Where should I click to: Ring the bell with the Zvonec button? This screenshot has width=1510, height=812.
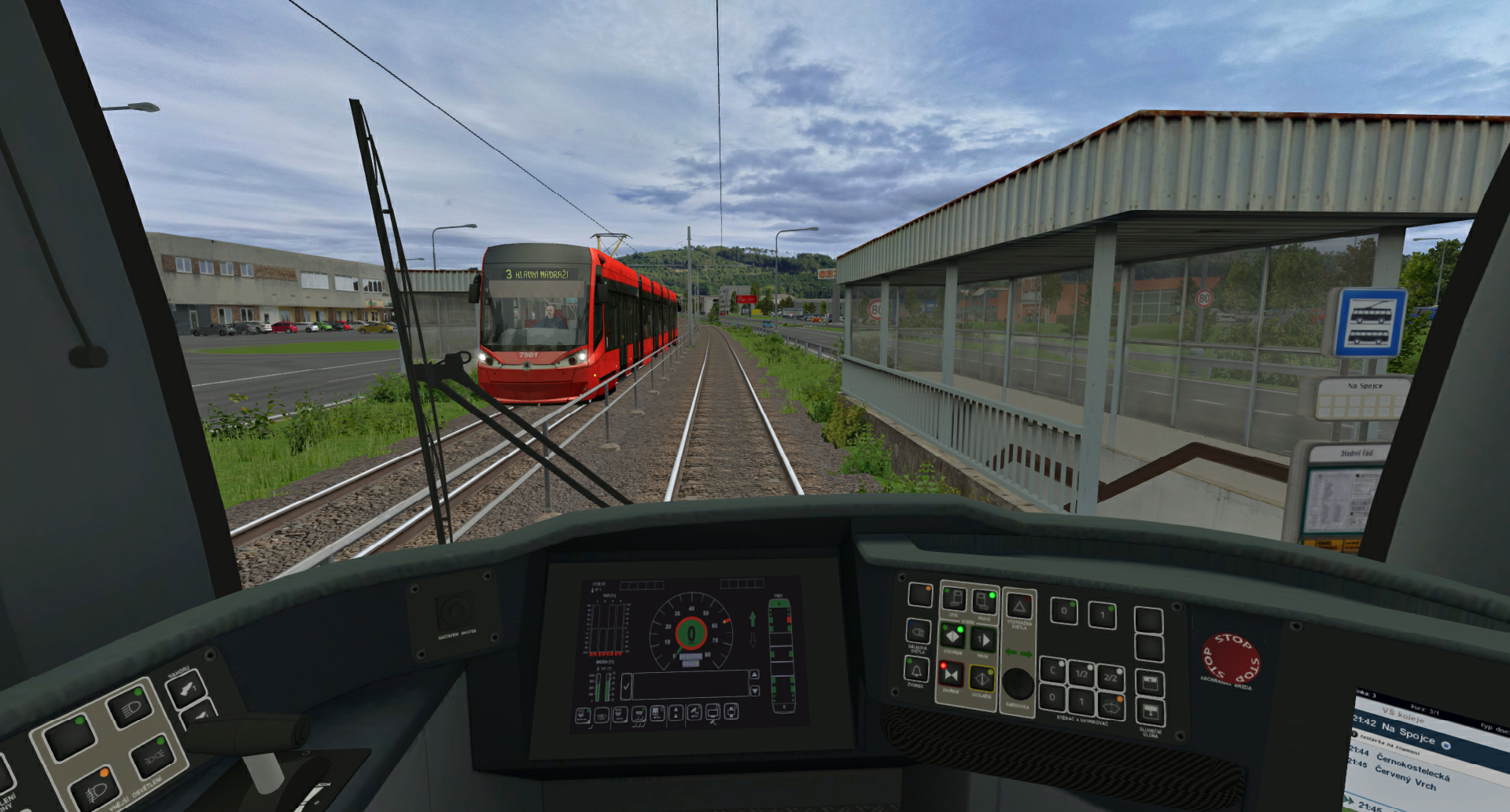(915, 670)
